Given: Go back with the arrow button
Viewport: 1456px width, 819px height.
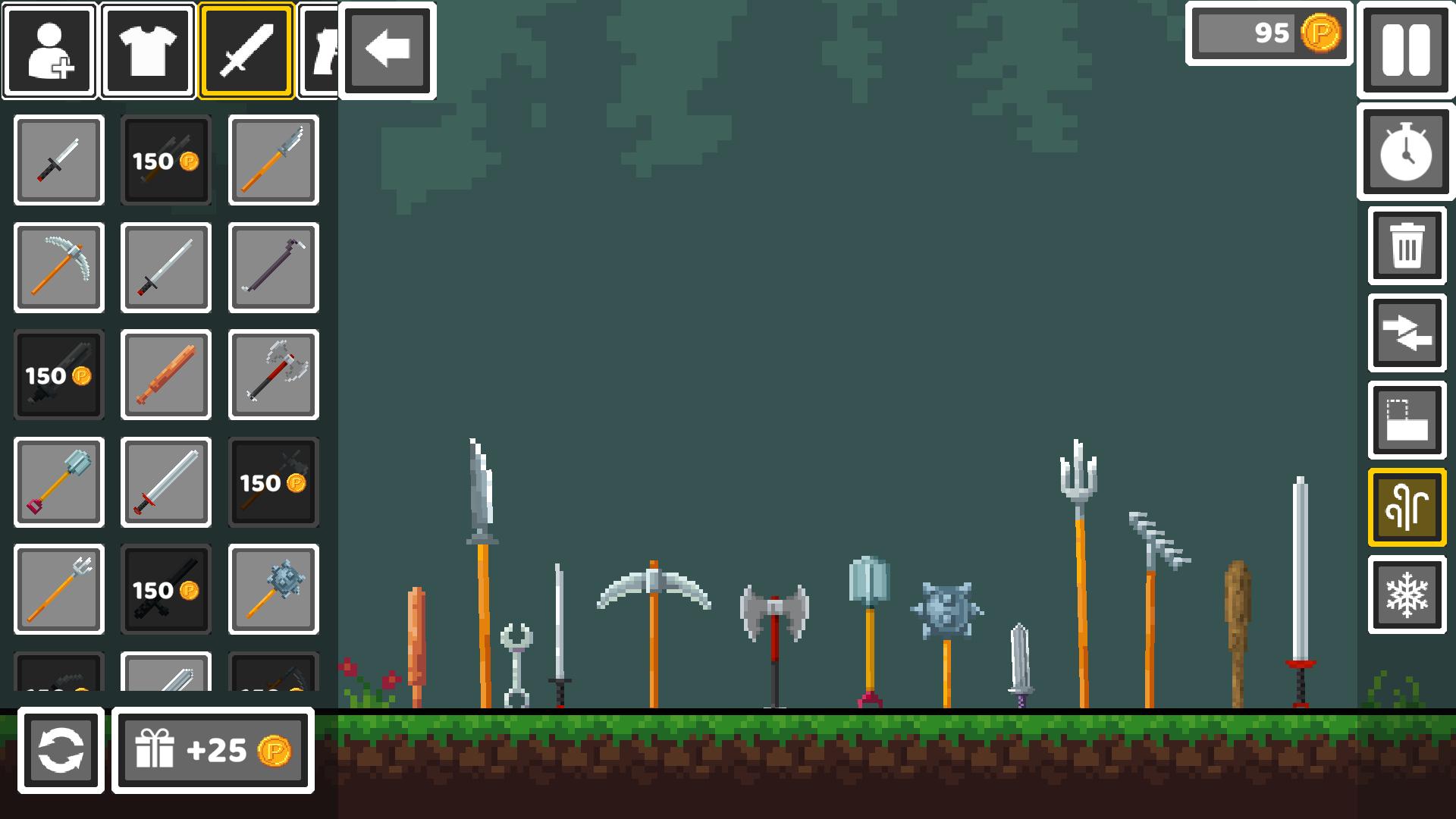Looking at the screenshot, I should point(388,49).
